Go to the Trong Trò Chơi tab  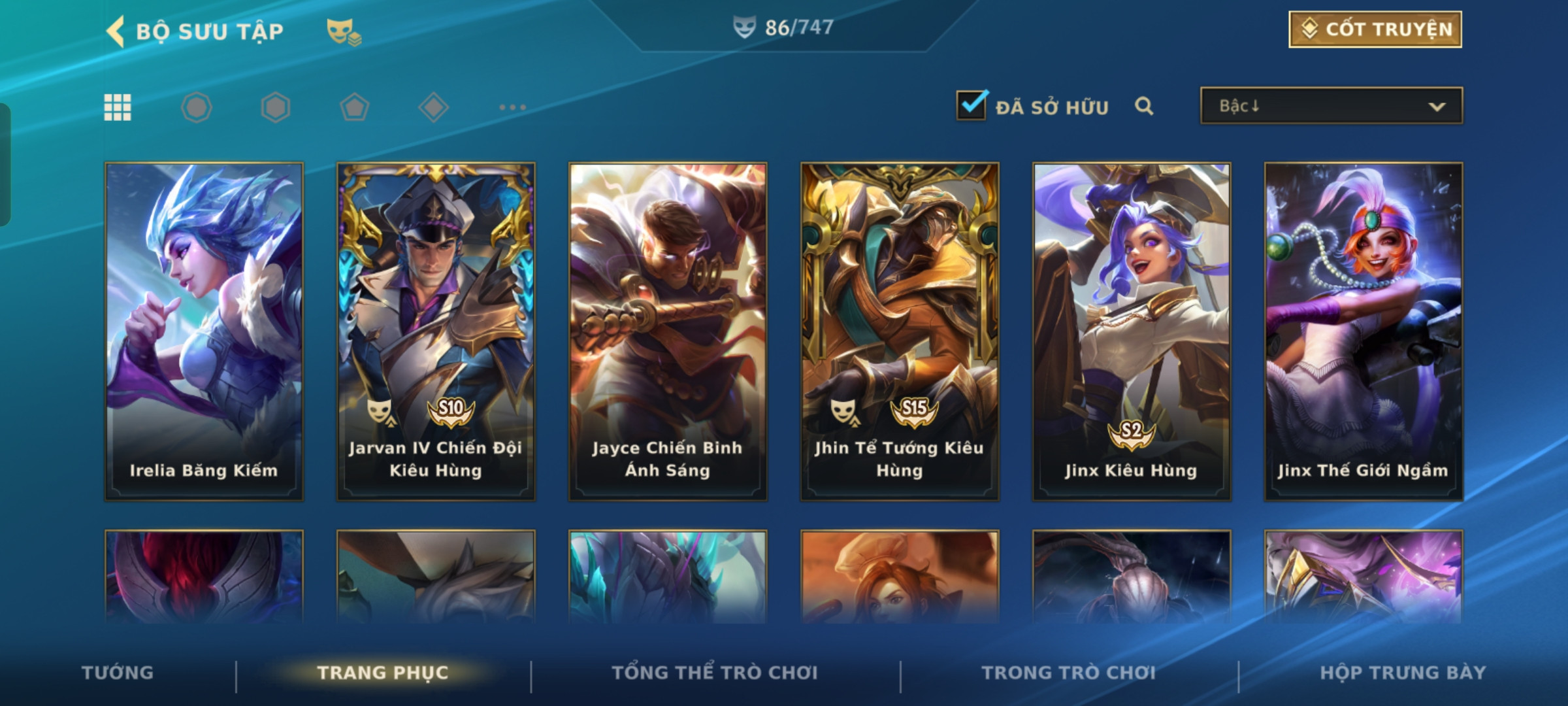1069,673
